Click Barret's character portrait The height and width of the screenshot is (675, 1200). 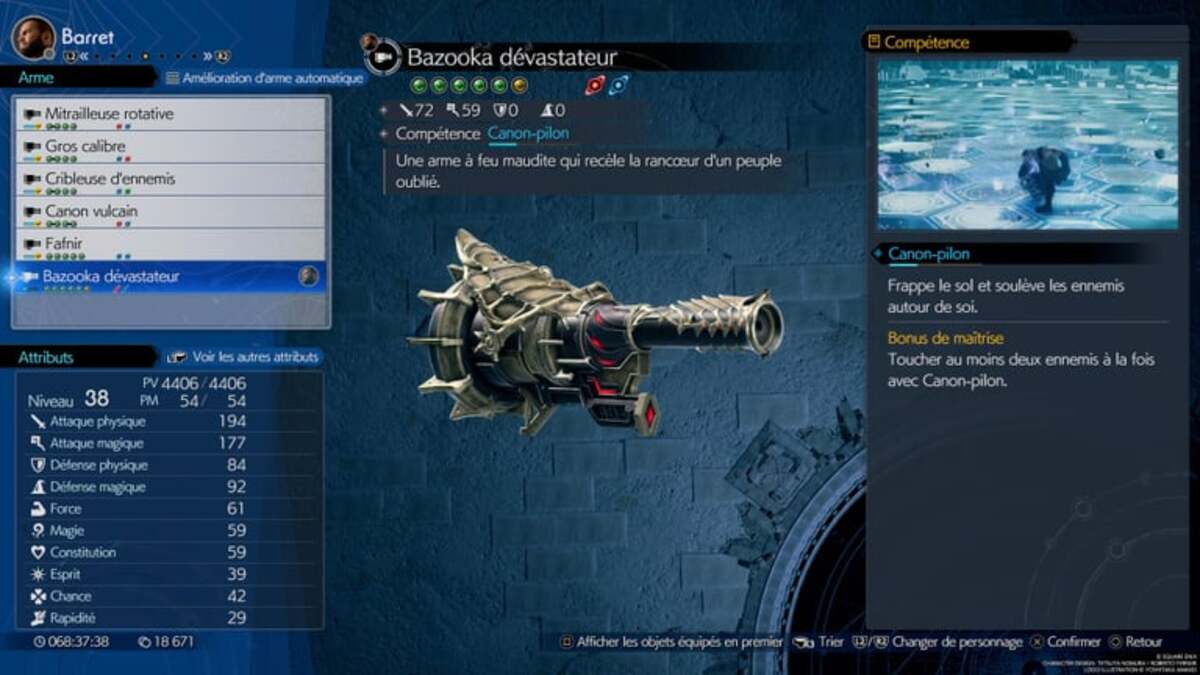click(32, 37)
